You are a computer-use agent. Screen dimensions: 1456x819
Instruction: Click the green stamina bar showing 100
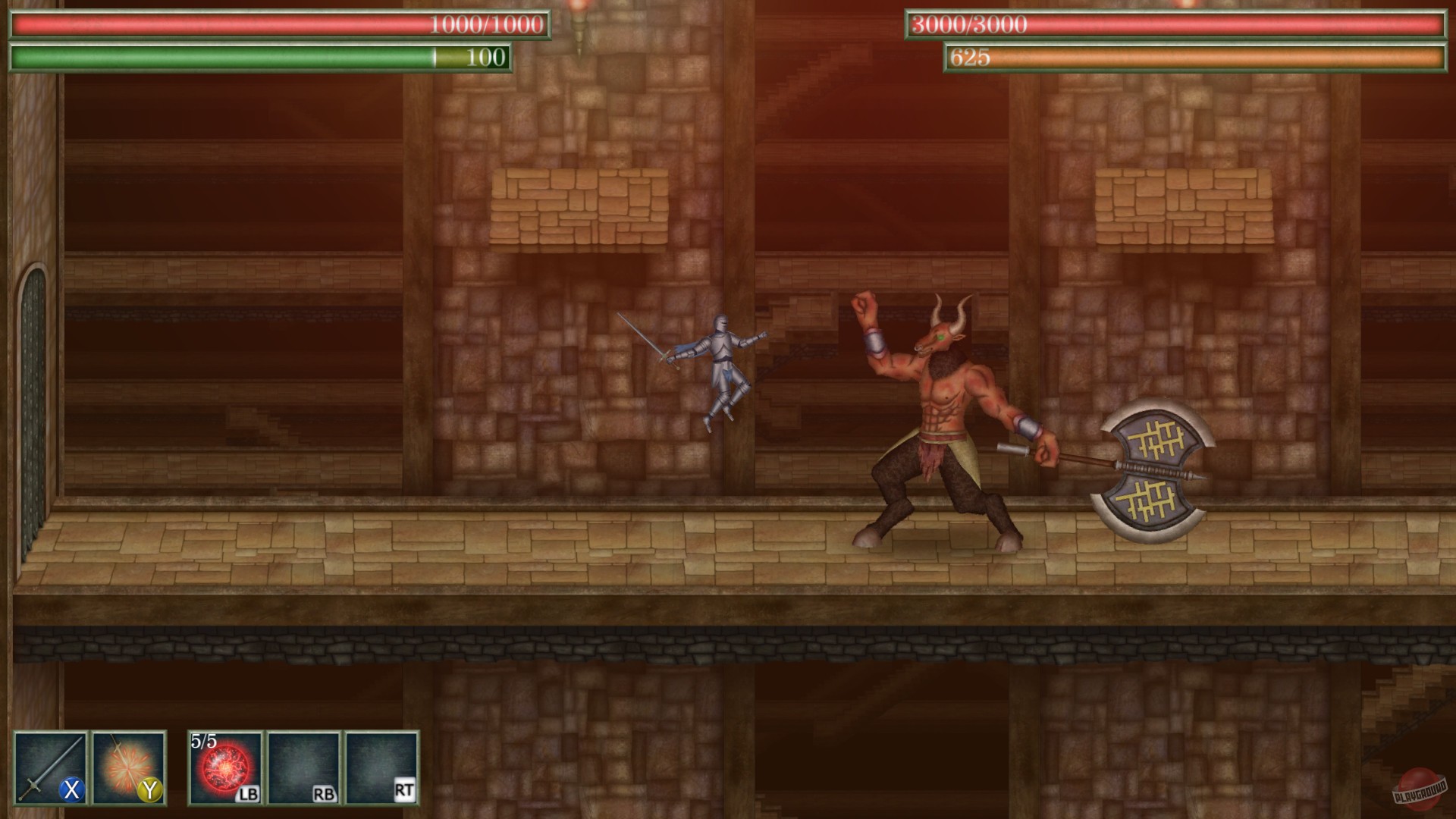pos(258,56)
